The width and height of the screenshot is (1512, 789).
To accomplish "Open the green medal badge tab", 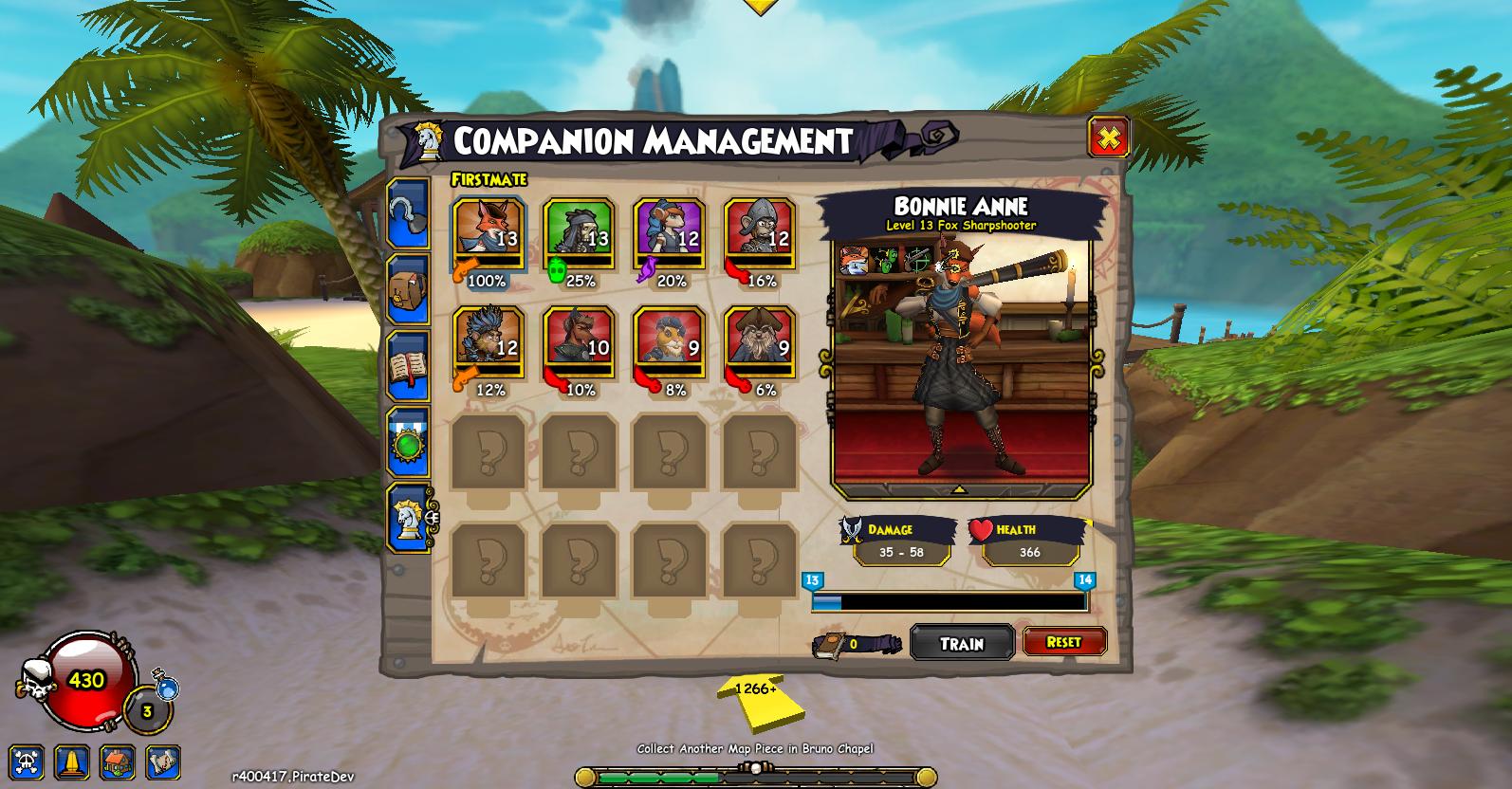I will click(x=408, y=443).
